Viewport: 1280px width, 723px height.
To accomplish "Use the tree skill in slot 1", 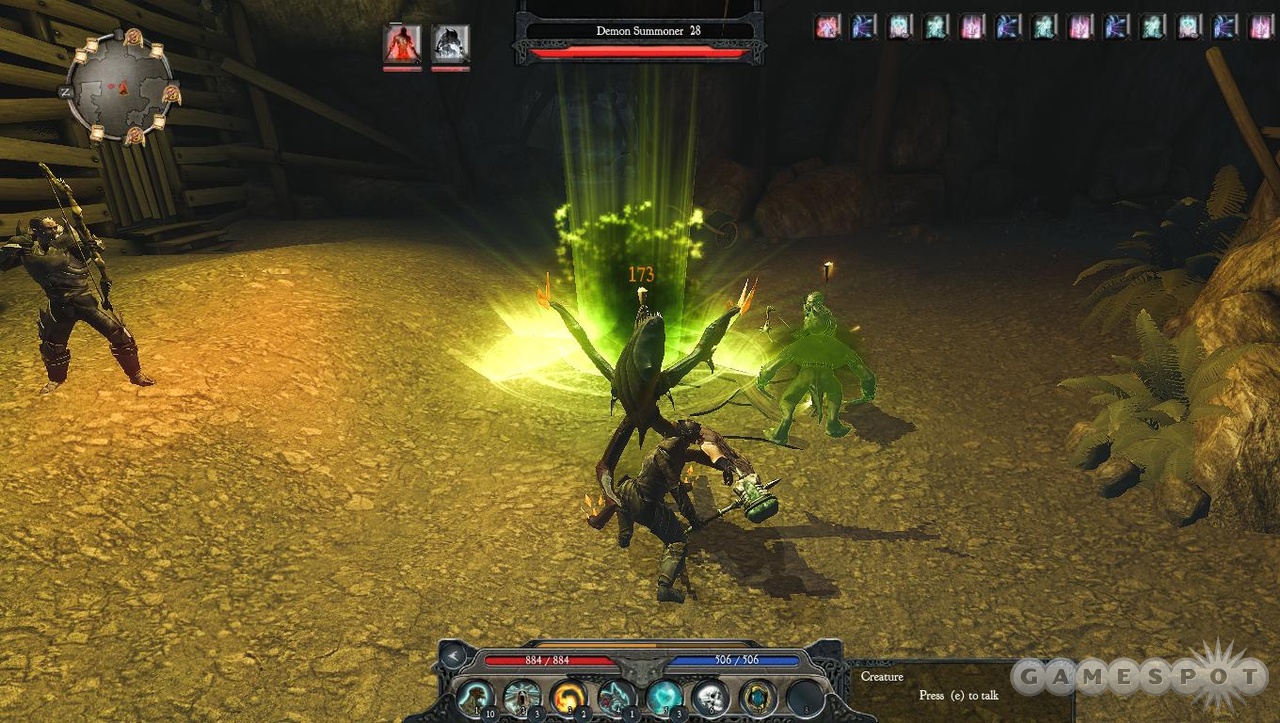I will (x=476, y=696).
